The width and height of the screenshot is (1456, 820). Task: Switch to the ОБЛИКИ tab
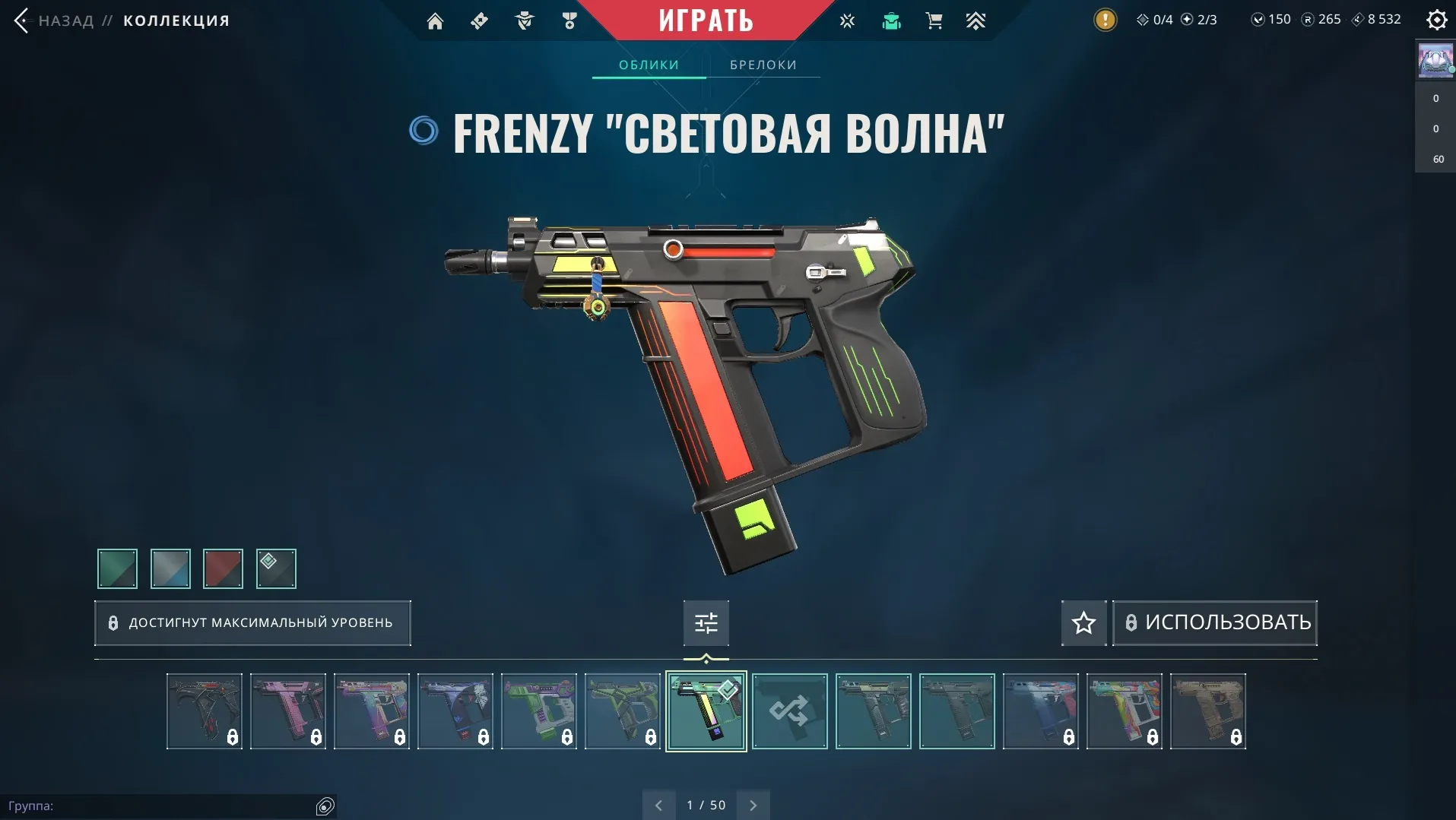click(x=648, y=65)
